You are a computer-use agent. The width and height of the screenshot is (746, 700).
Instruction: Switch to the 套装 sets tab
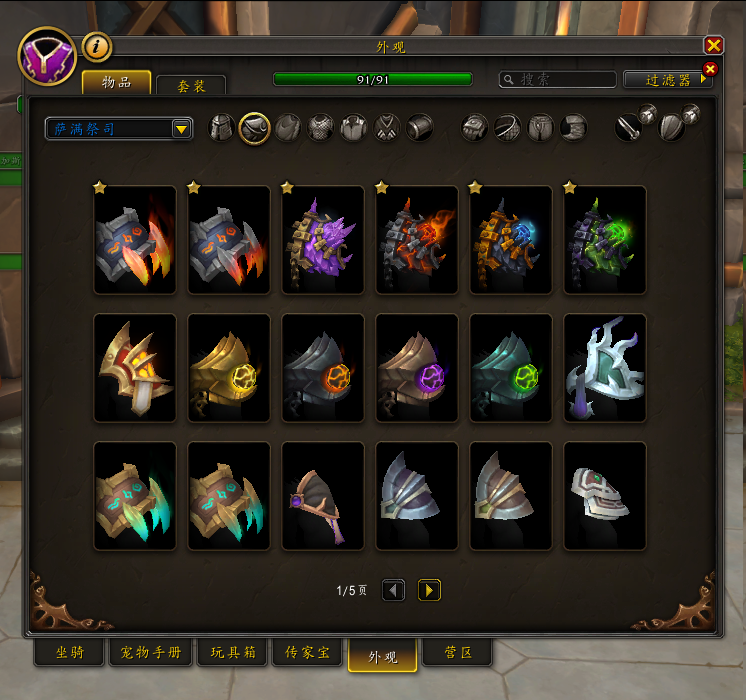coord(191,86)
